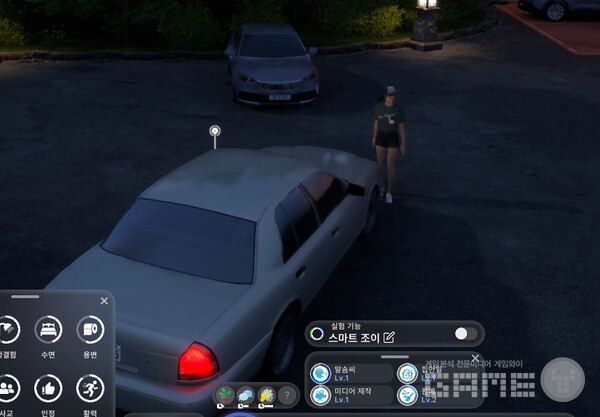Click the cloud status icon
The image size is (600, 417).
(x=246, y=395)
